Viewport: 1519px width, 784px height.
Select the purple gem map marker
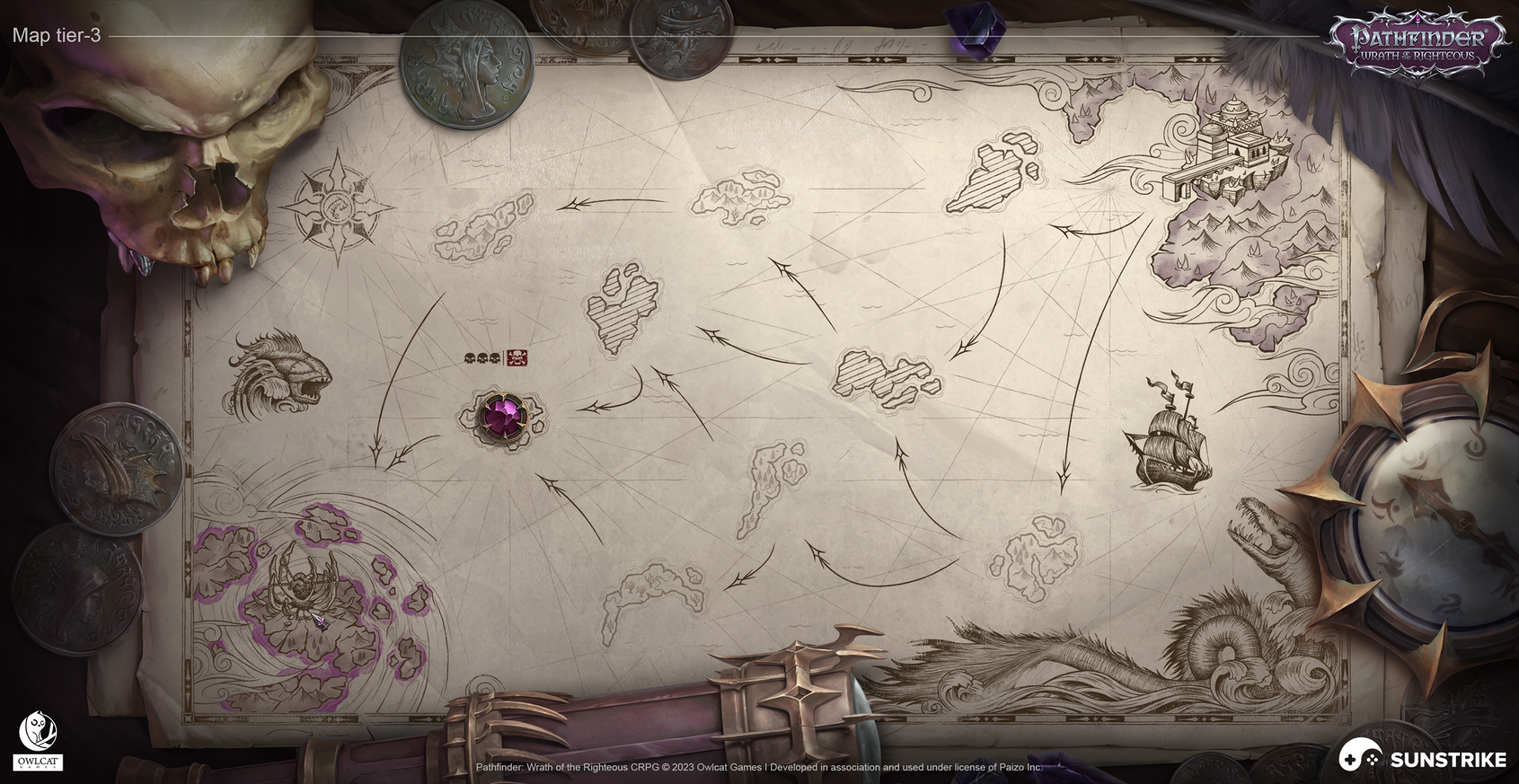tap(502, 415)
